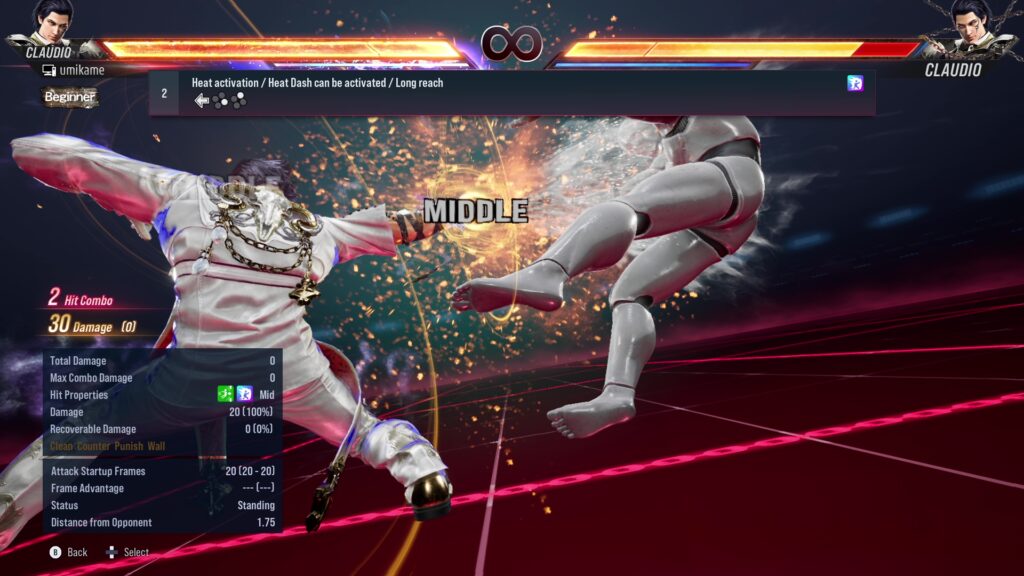Click the green icon beside Hit Properties
This screenshot has height=576, width=1024.
(226, 395)
